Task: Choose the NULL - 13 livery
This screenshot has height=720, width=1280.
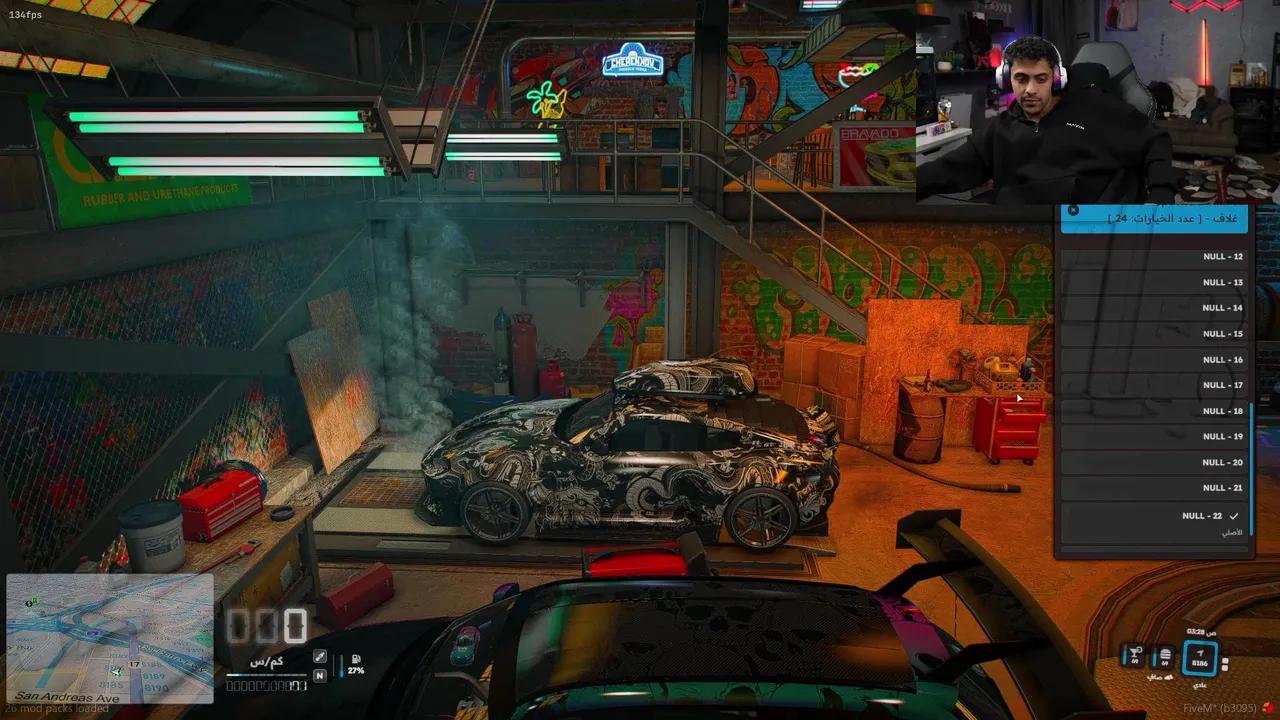Action: coord(1153,283)
